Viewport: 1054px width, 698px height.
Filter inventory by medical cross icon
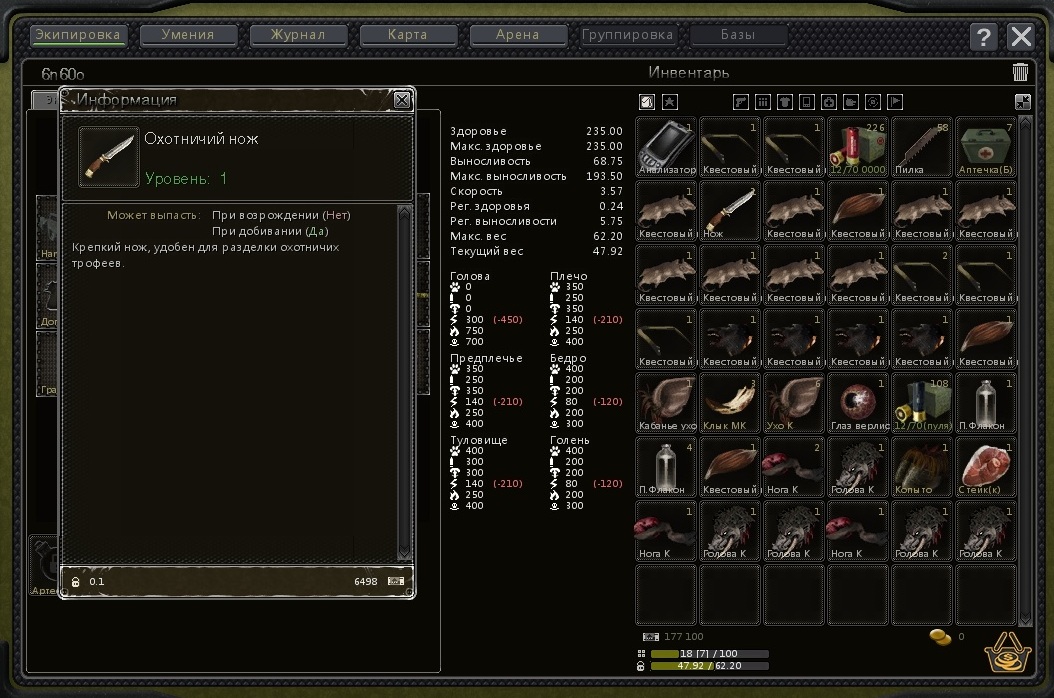click(x=828, y=101)
